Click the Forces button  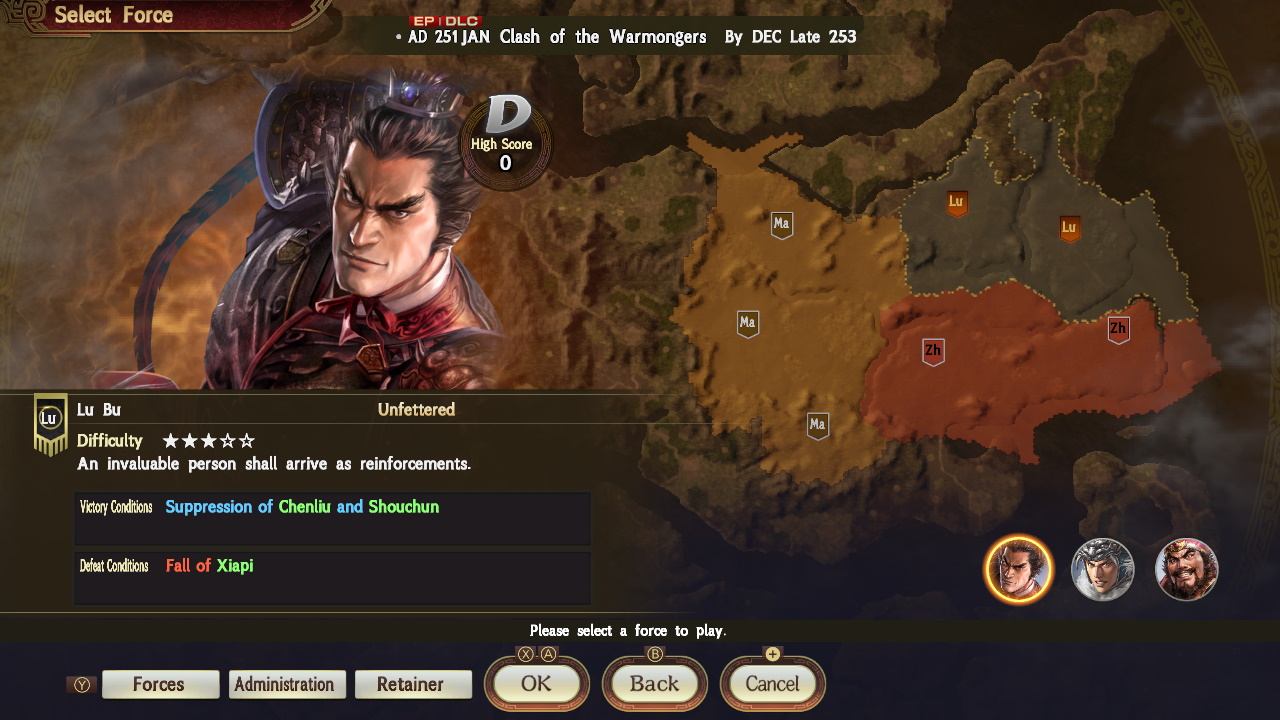tap(160, 684)
